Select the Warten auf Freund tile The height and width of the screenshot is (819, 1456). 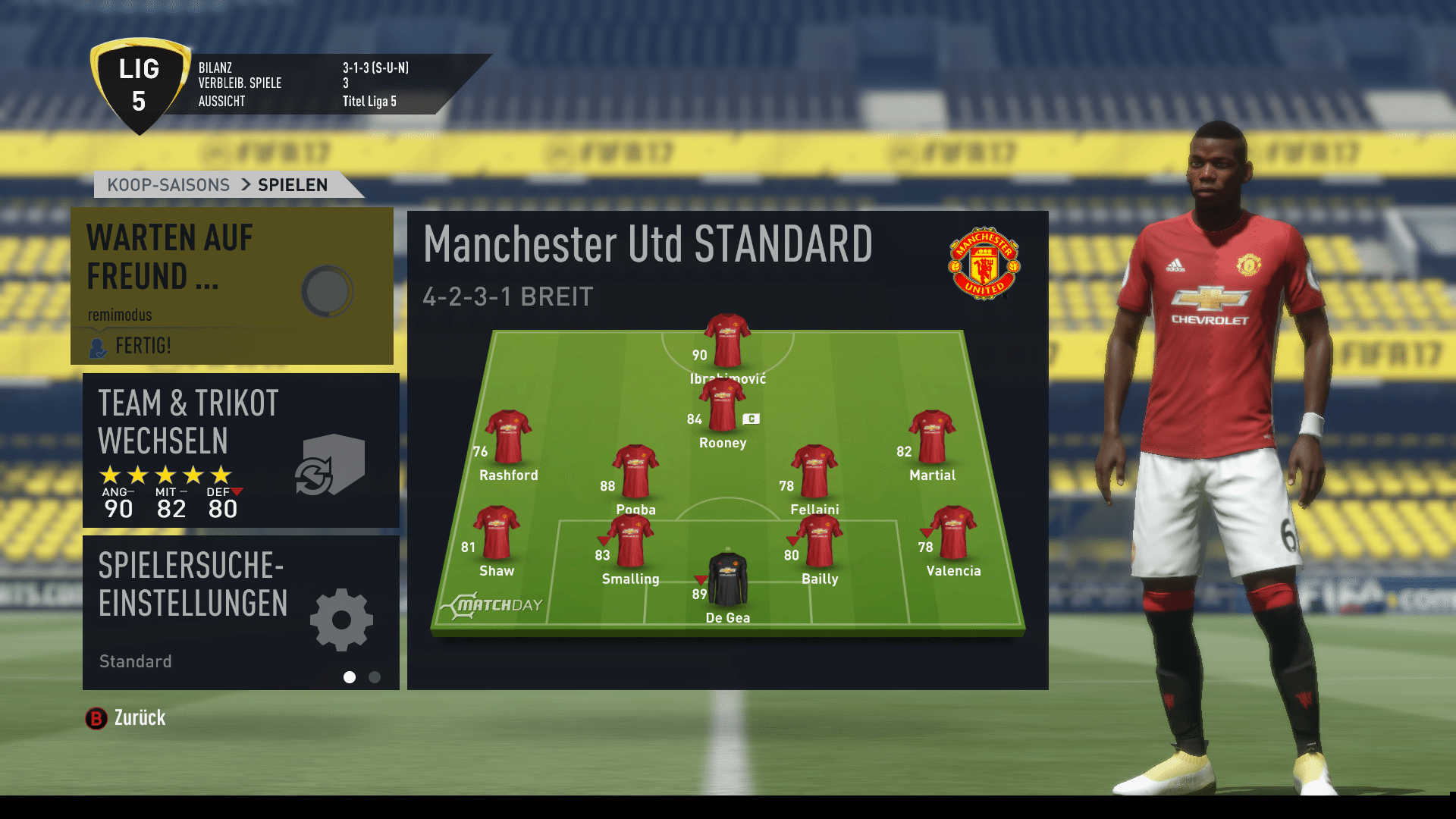[x=231, y=285]
